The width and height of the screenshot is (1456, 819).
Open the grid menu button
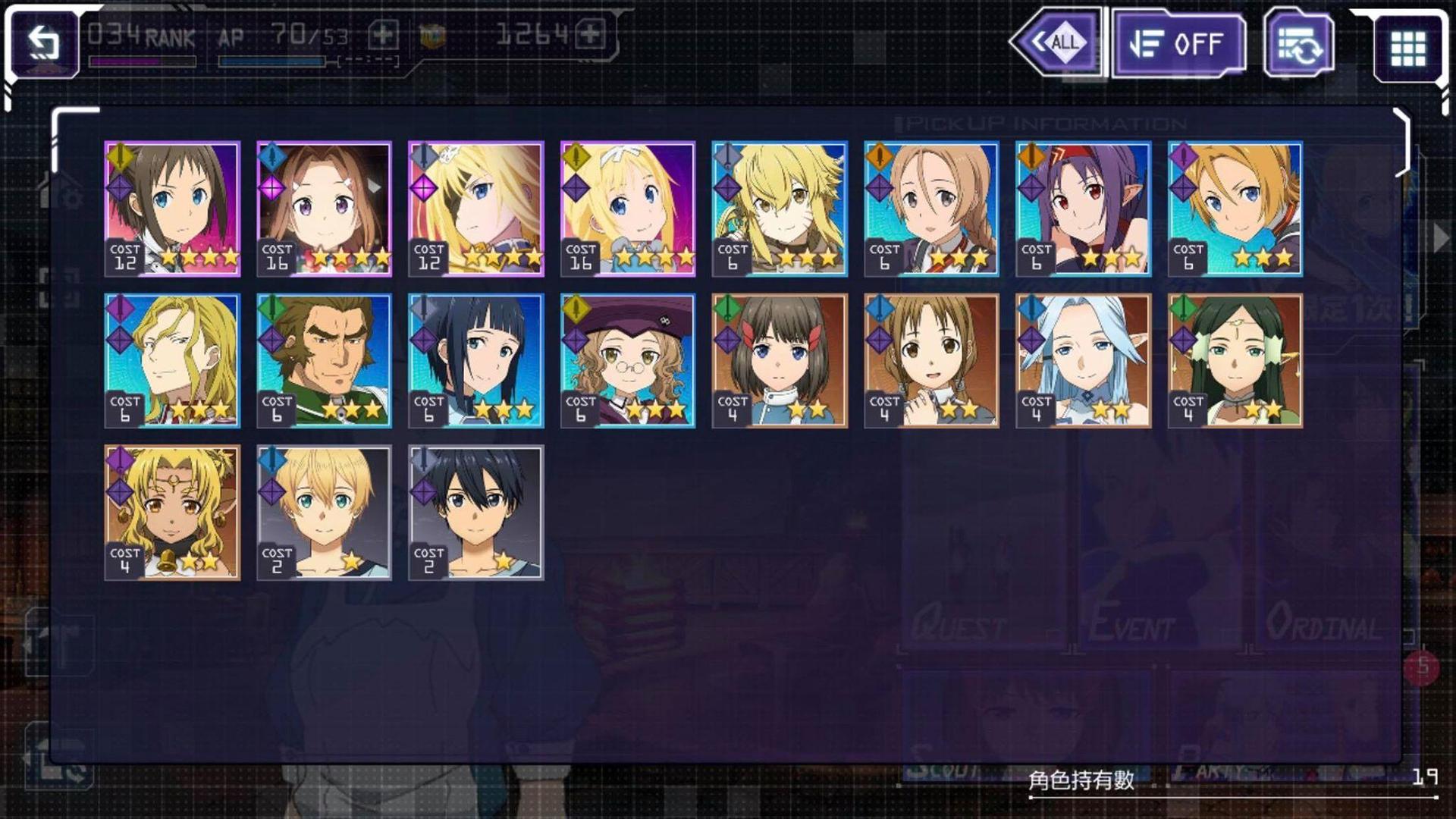coord(1407,48)
